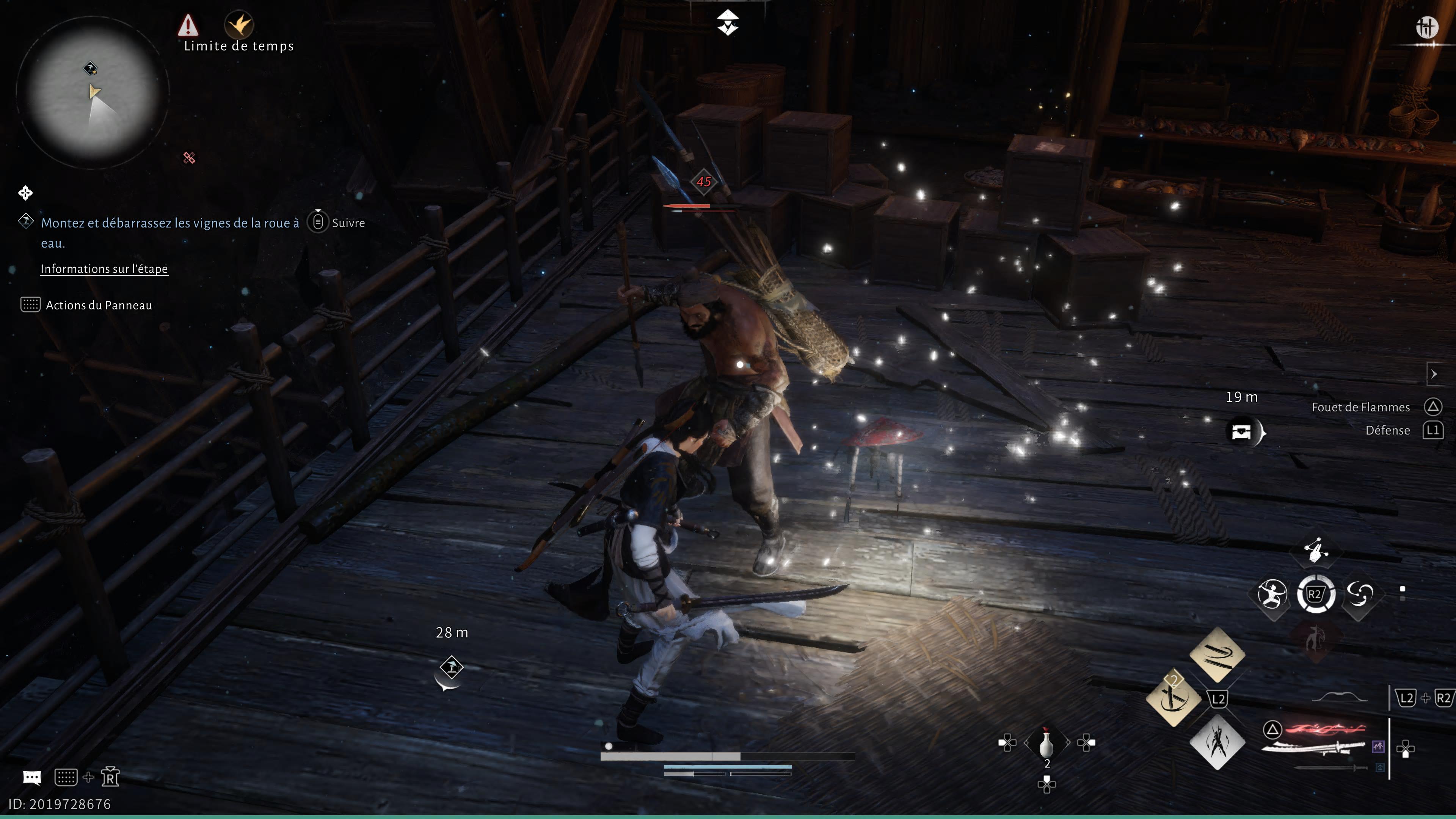1456x819 pixels.
Task: Use the white healing flask item
Action: tap(1046, 743)
